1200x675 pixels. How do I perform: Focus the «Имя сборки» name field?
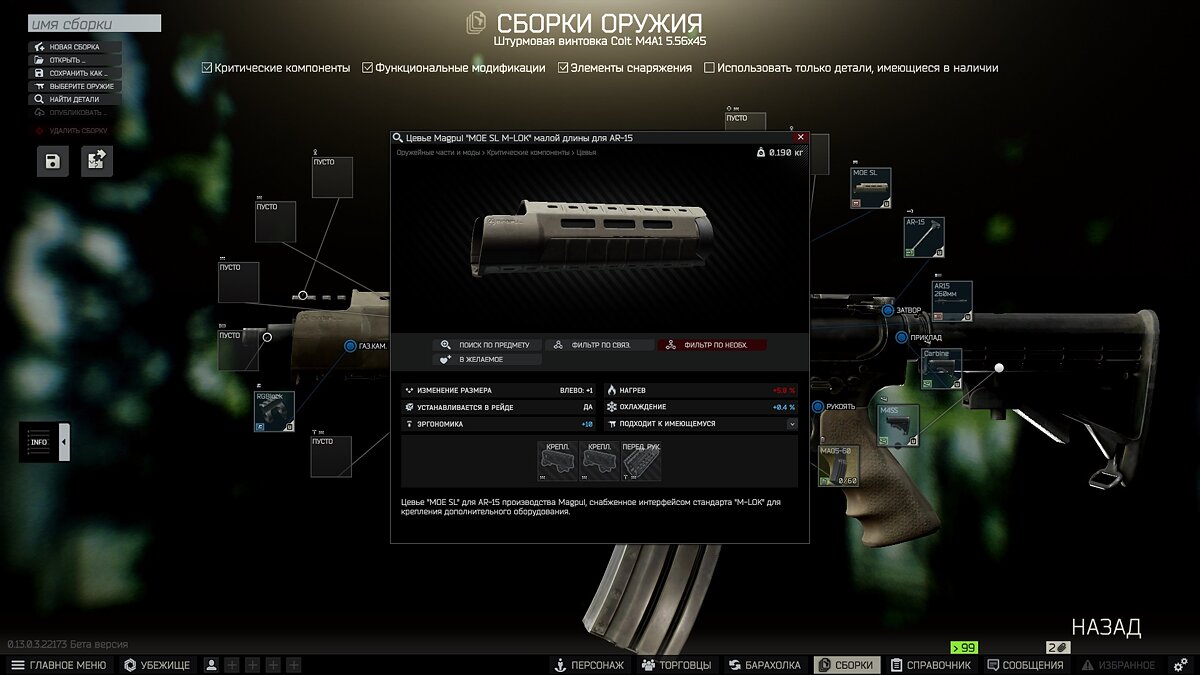click(x=94, y=23)
